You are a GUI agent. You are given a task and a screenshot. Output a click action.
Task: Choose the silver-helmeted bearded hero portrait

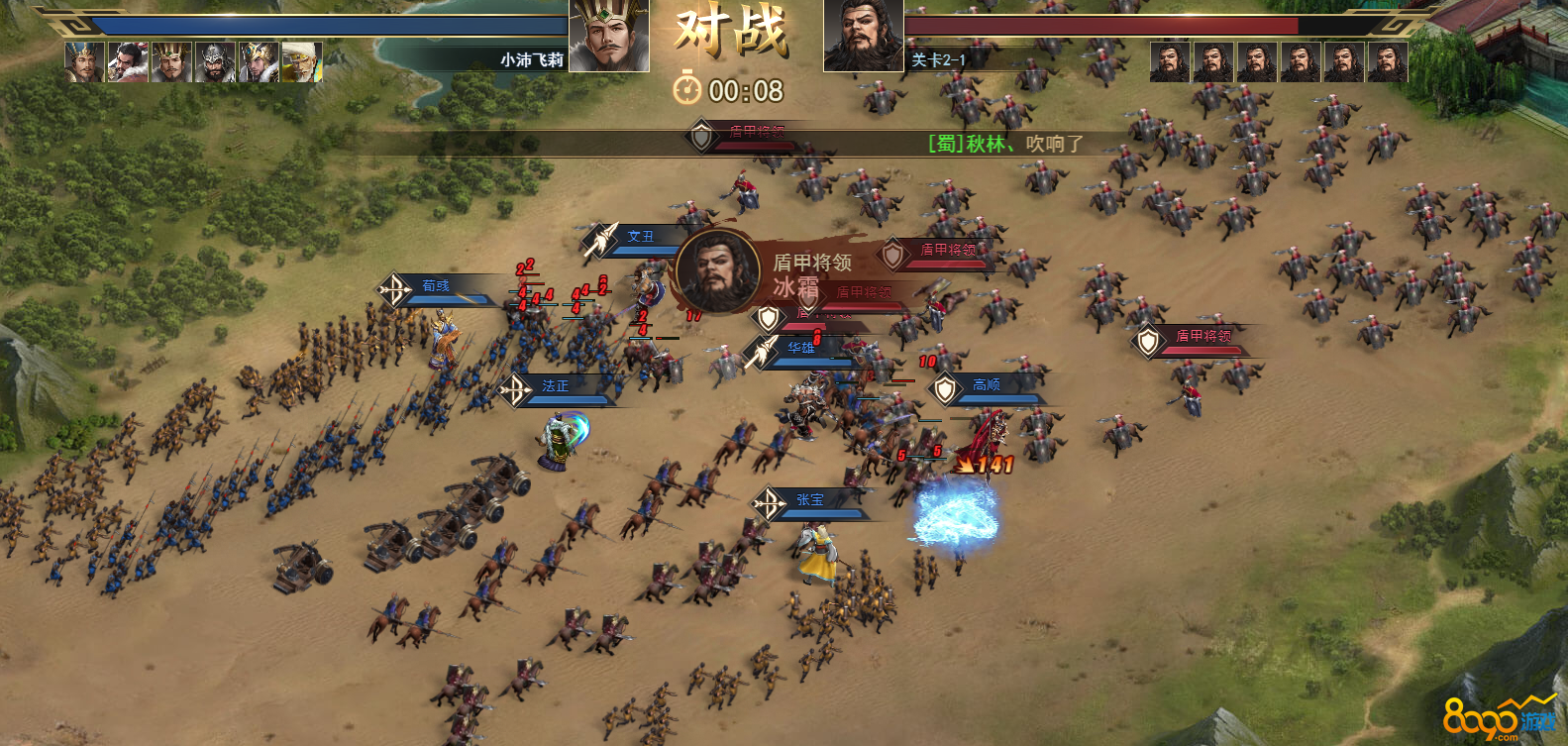[214, 62]
